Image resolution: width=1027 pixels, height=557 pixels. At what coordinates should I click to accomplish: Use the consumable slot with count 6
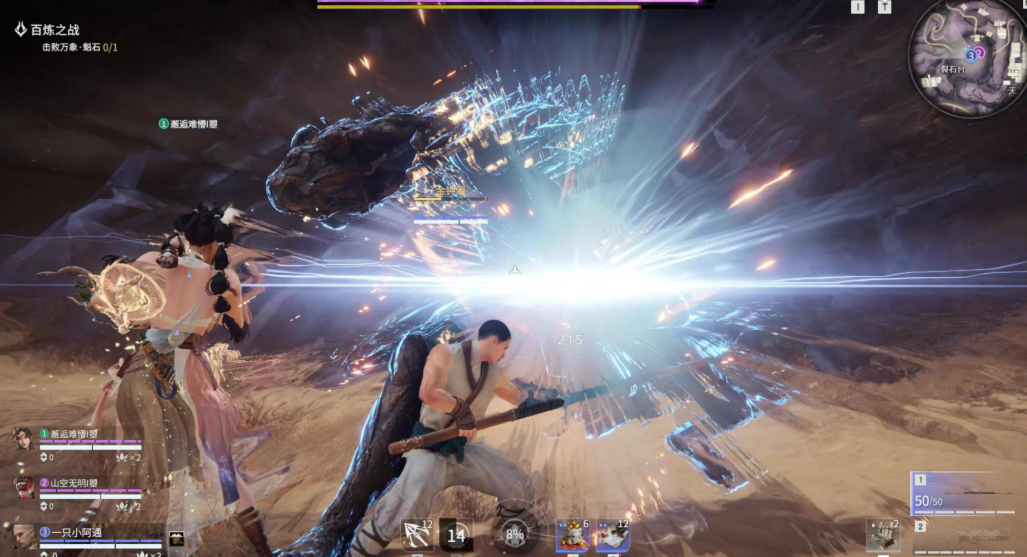[572, 536]
